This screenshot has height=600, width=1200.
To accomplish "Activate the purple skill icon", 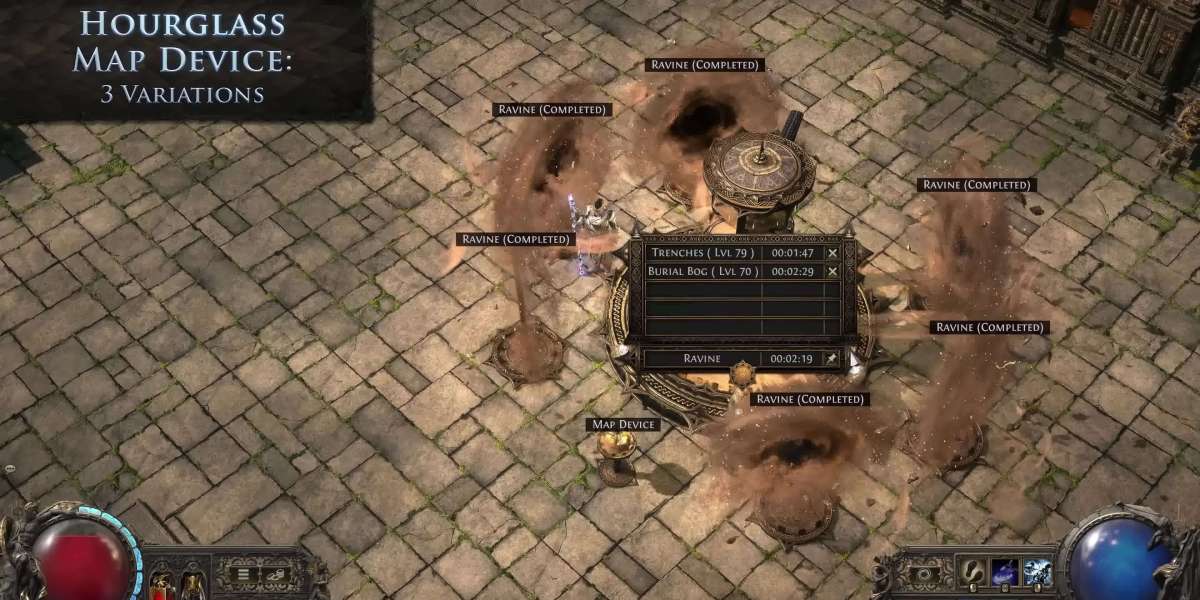I will click(1005, 573).
